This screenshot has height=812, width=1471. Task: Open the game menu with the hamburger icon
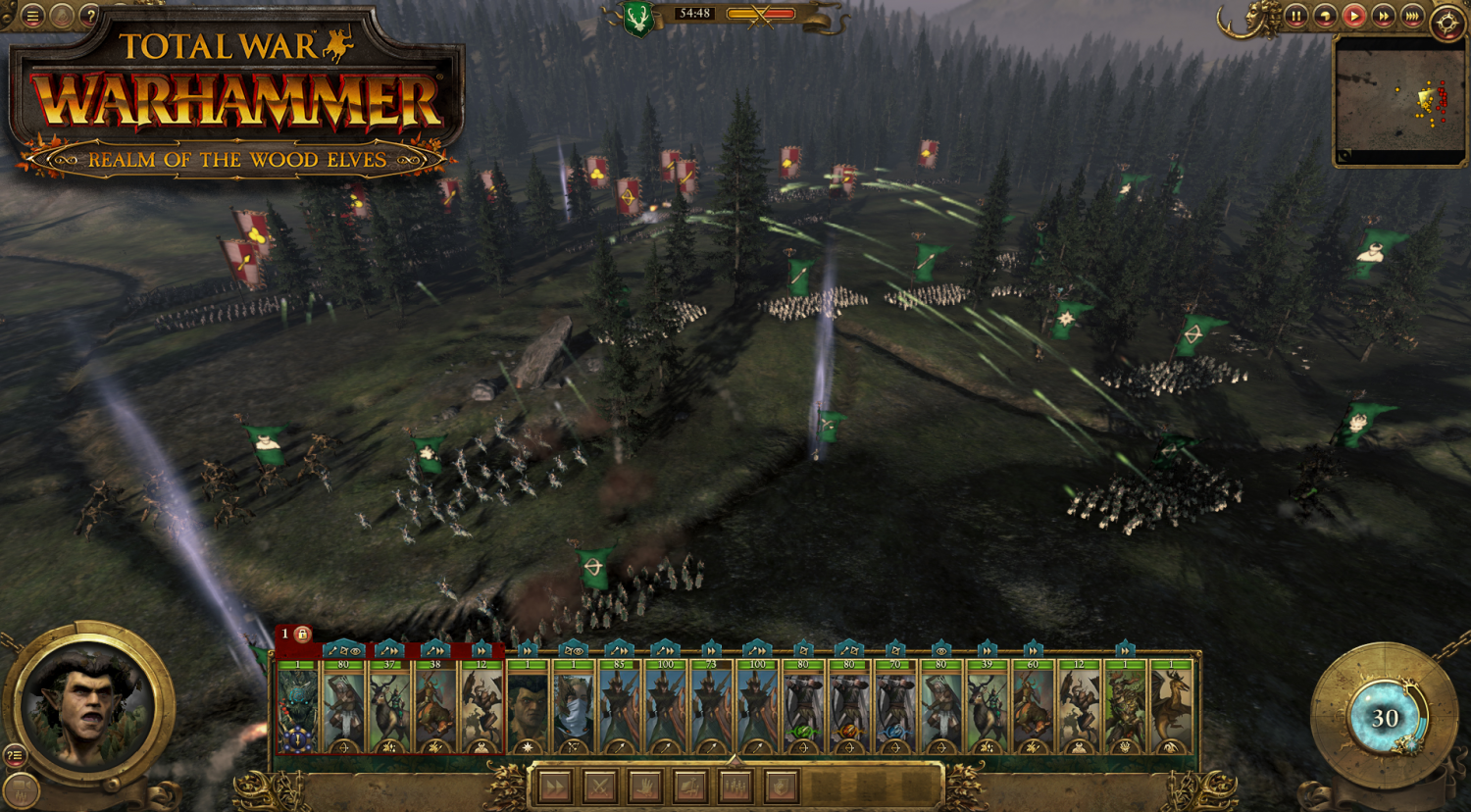(32, 16)
